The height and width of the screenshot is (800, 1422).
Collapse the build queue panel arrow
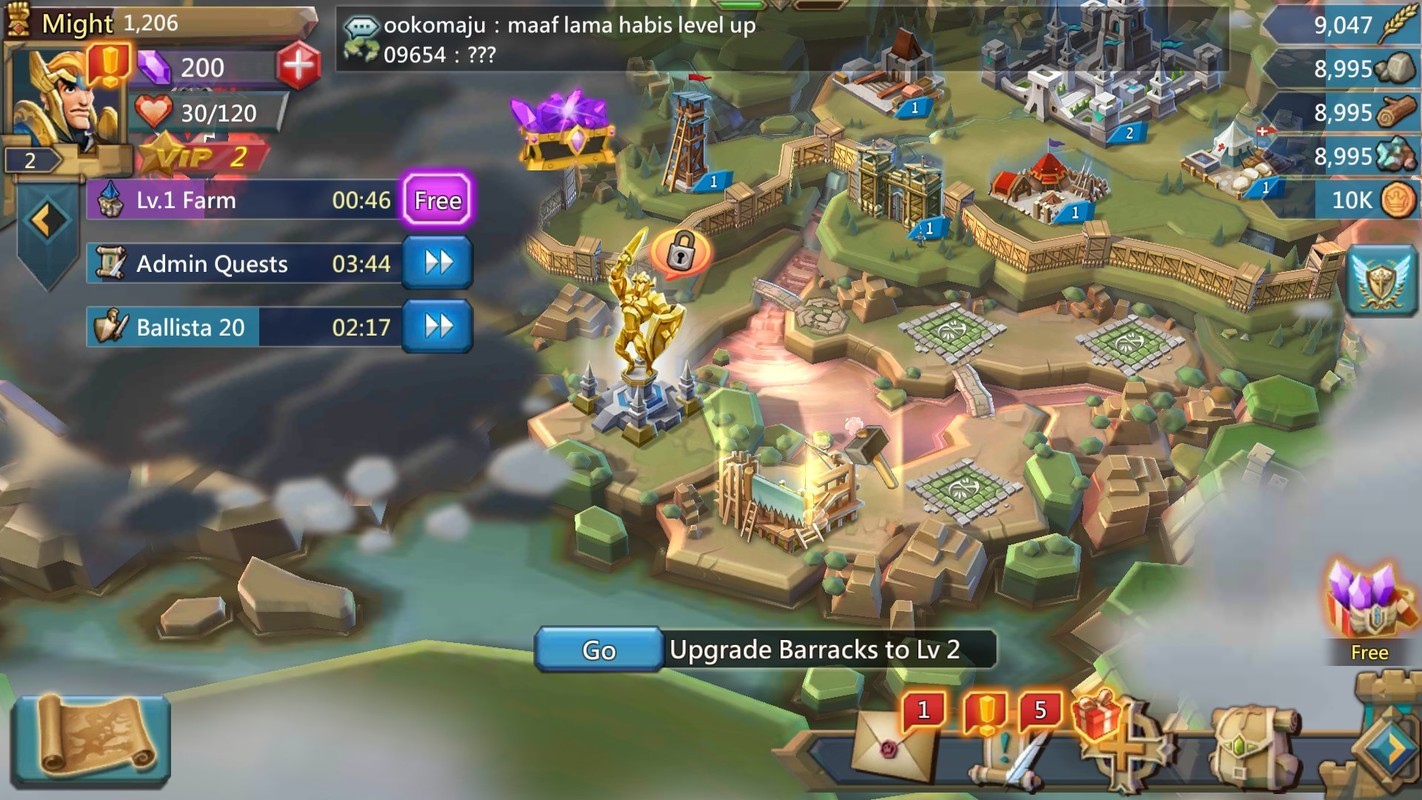[x=46, y=222]
